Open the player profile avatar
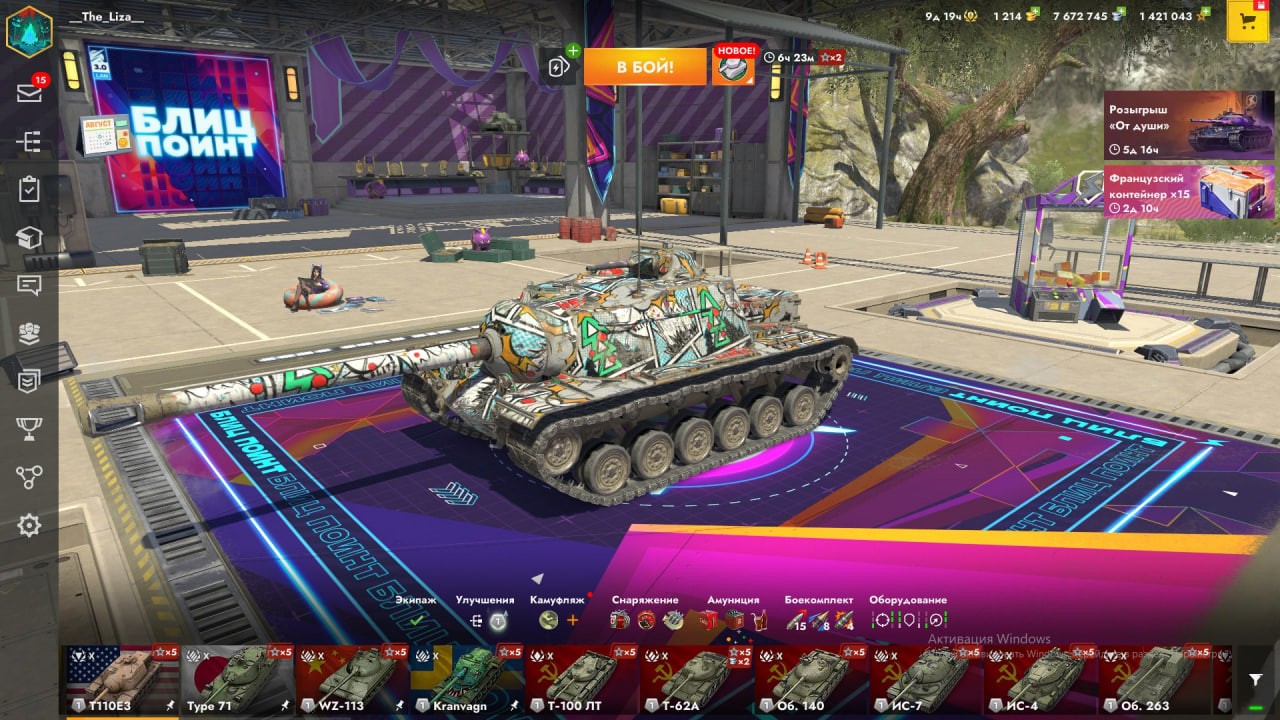The image size is (1280, 720). click(x=29, y=30)
